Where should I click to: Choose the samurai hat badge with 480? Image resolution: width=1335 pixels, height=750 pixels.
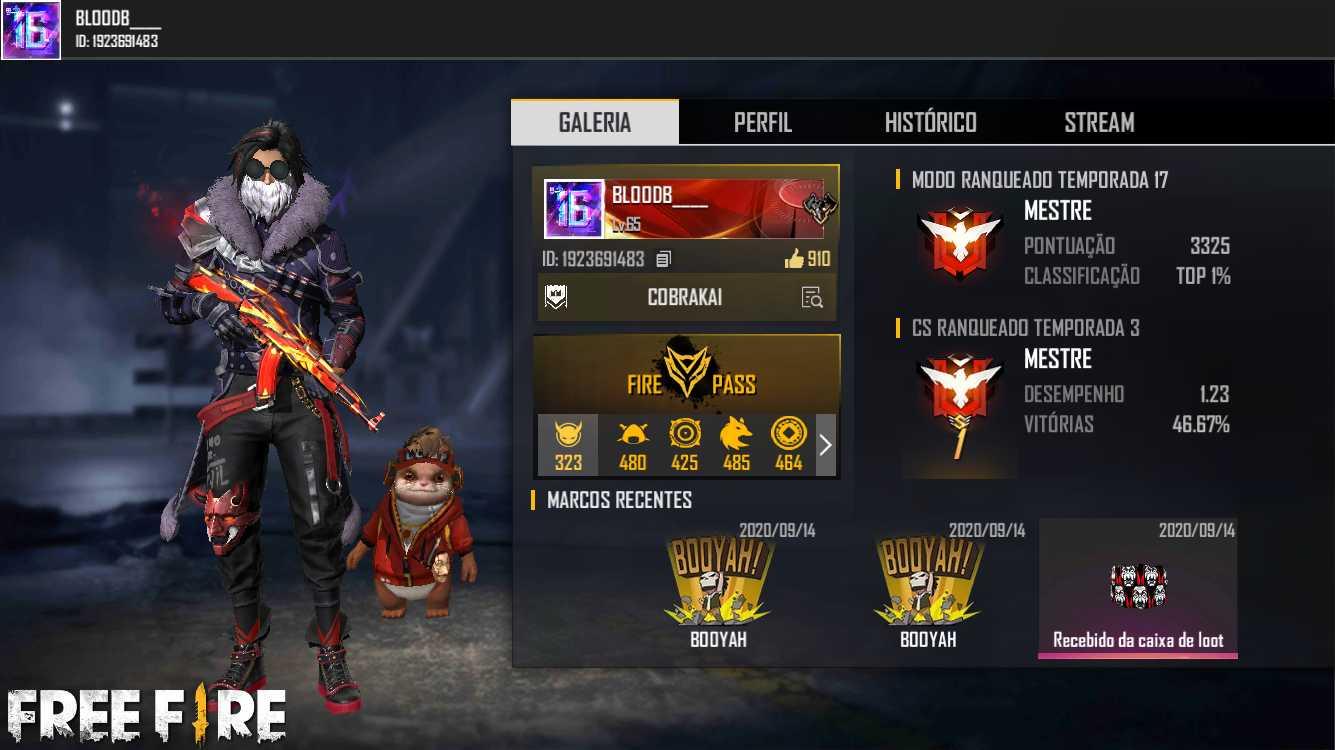(632, 444)
